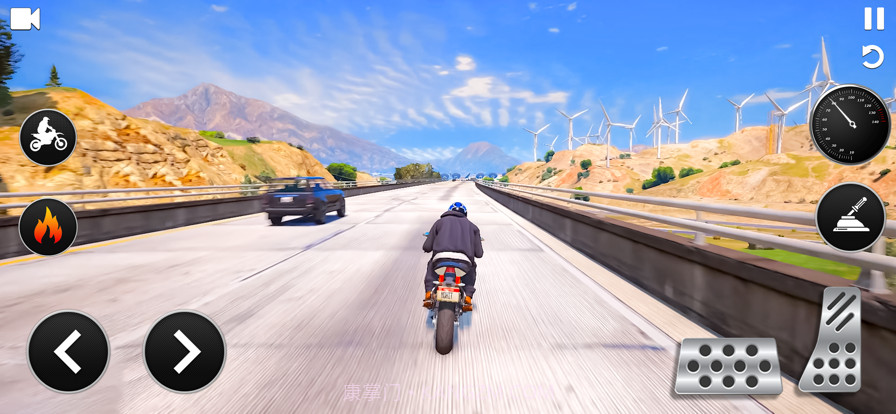Tap the restart arrow icon
The height and width of the screenshot is (414, 896).
click(873, 56)
